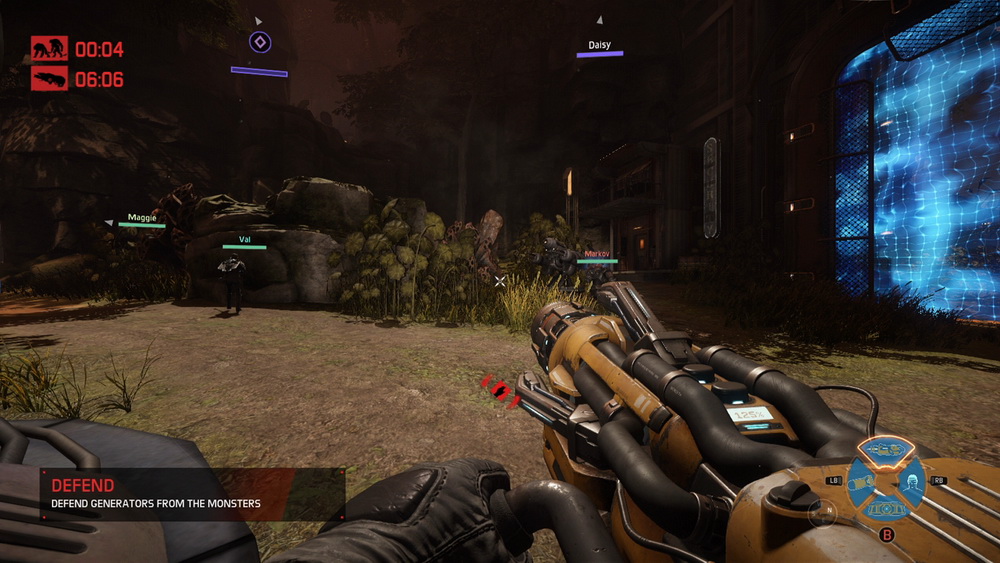The width and height of the screenshot is (1000, 563).
Task: Select teammate Markov's name tag
Action: pyautogui.click(x=597, y=254)
